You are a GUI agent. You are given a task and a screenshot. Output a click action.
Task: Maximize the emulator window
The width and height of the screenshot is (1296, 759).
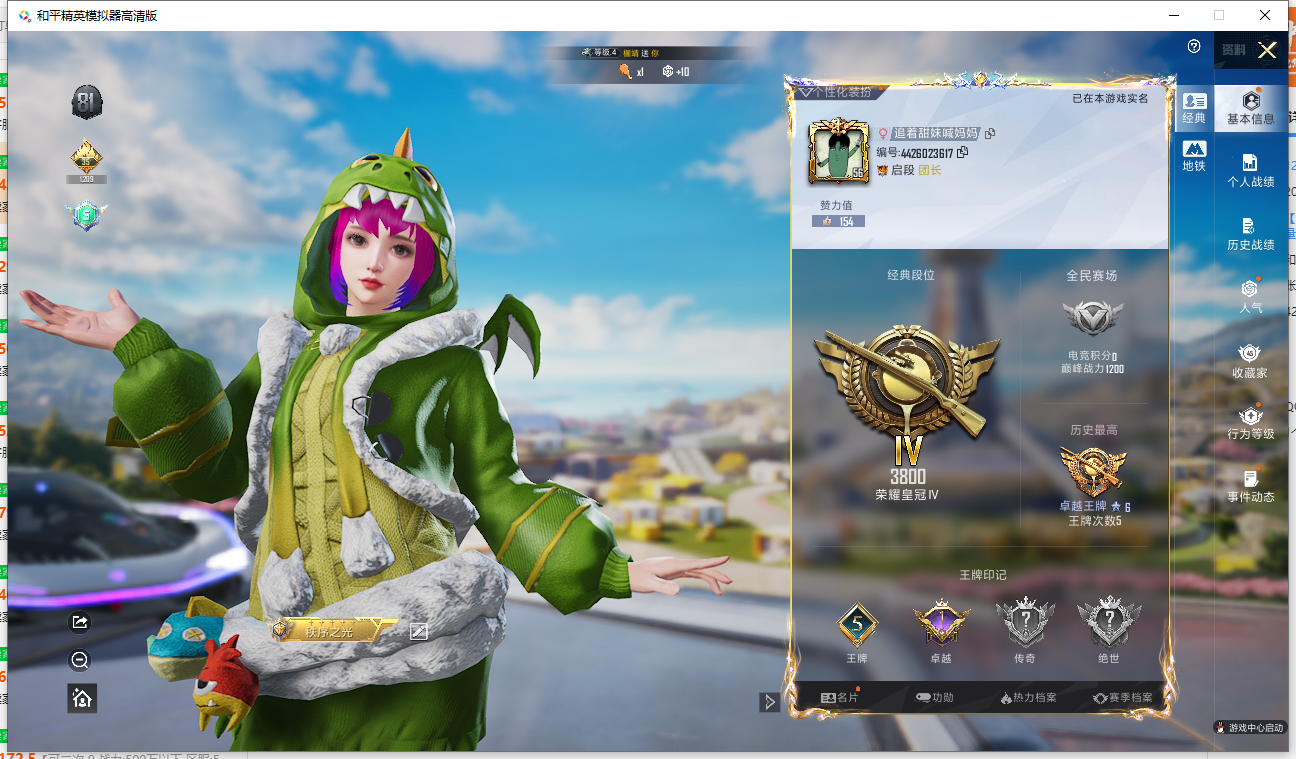[x=1218, y=15]
